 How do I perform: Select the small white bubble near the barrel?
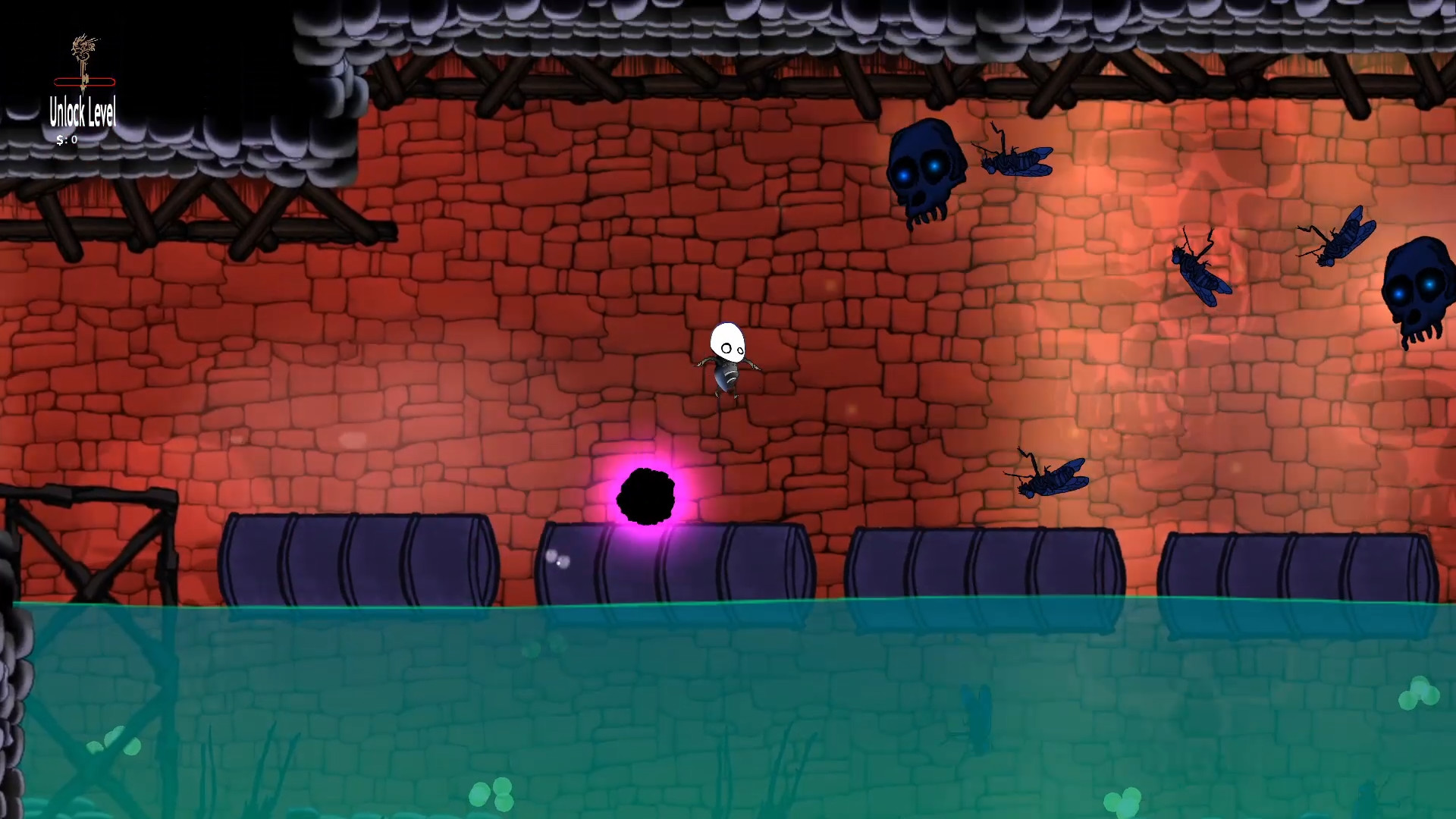(x=557, y=557)
